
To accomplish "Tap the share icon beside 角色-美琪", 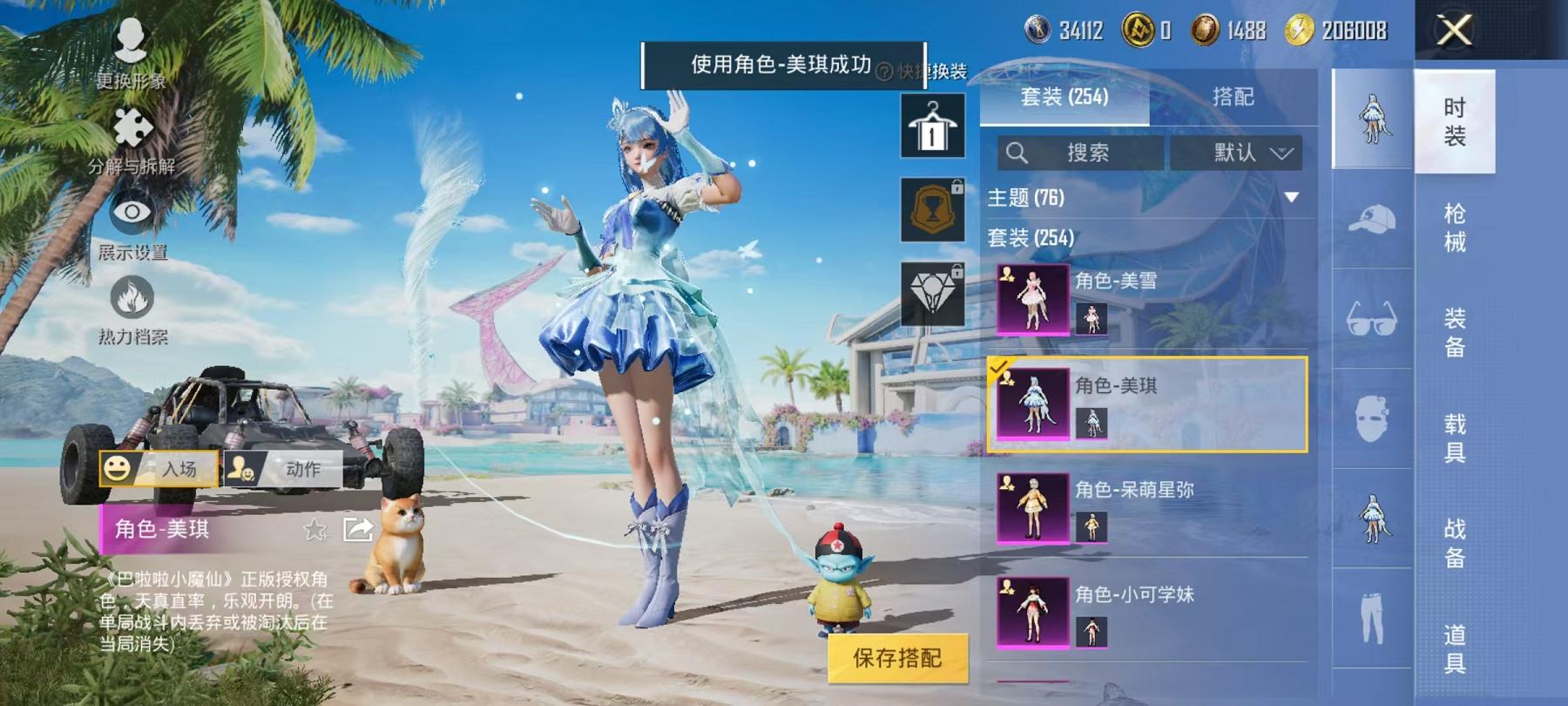I will click(356, 529).
